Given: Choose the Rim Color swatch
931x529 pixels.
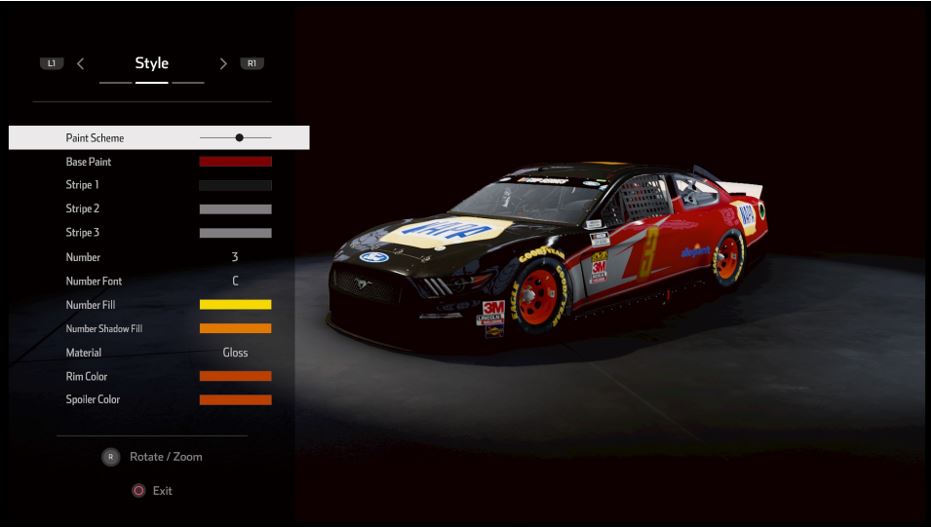Looking at the screenshot, I should click(x=235, y=377).
